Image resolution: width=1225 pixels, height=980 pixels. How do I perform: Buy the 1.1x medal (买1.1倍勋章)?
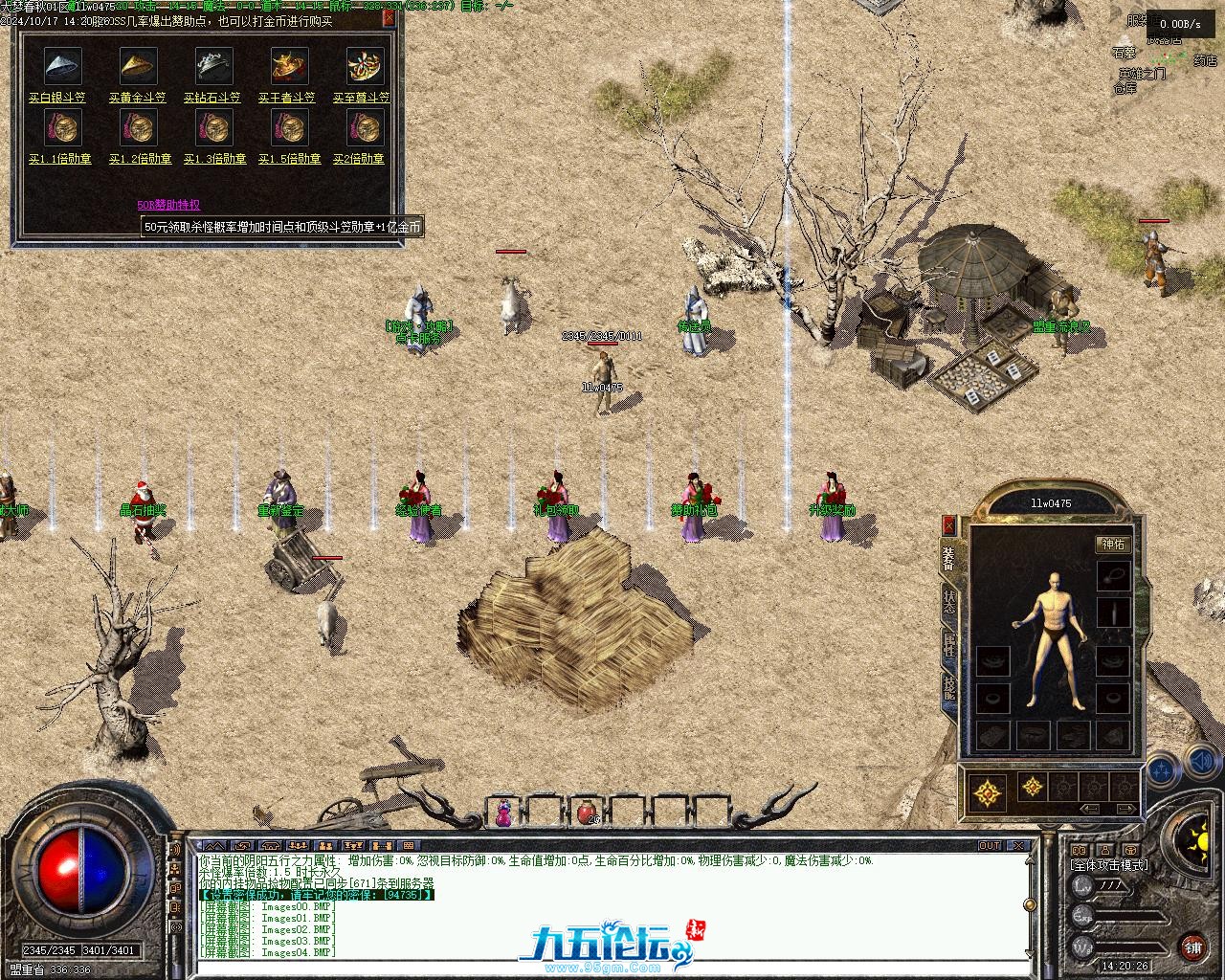tap(60, 159)
